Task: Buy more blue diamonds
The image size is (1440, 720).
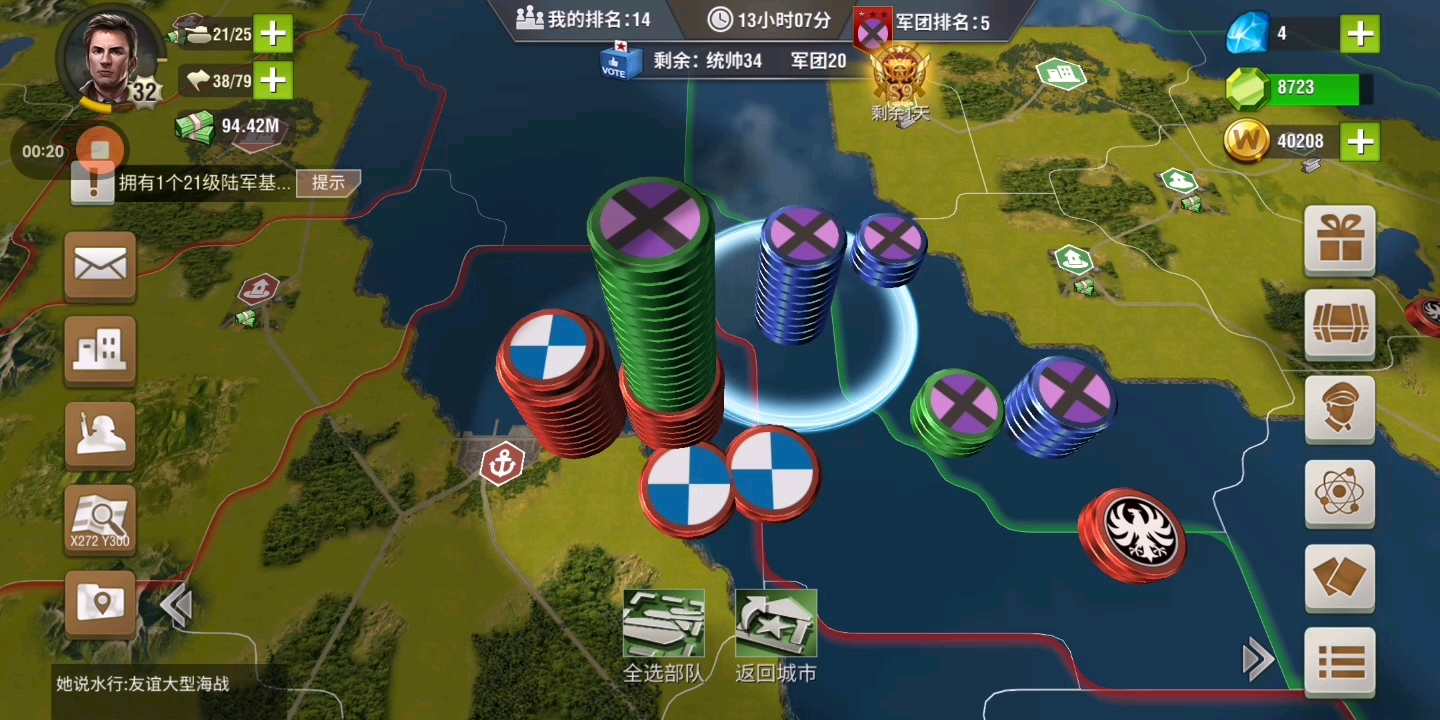Action: pyautogui.click(x=1360, y=34)
